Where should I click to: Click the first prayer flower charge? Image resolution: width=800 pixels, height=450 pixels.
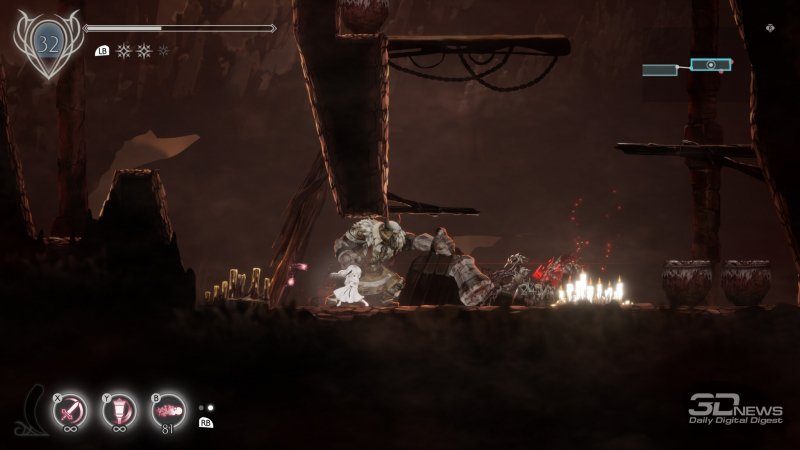(124, 50)
